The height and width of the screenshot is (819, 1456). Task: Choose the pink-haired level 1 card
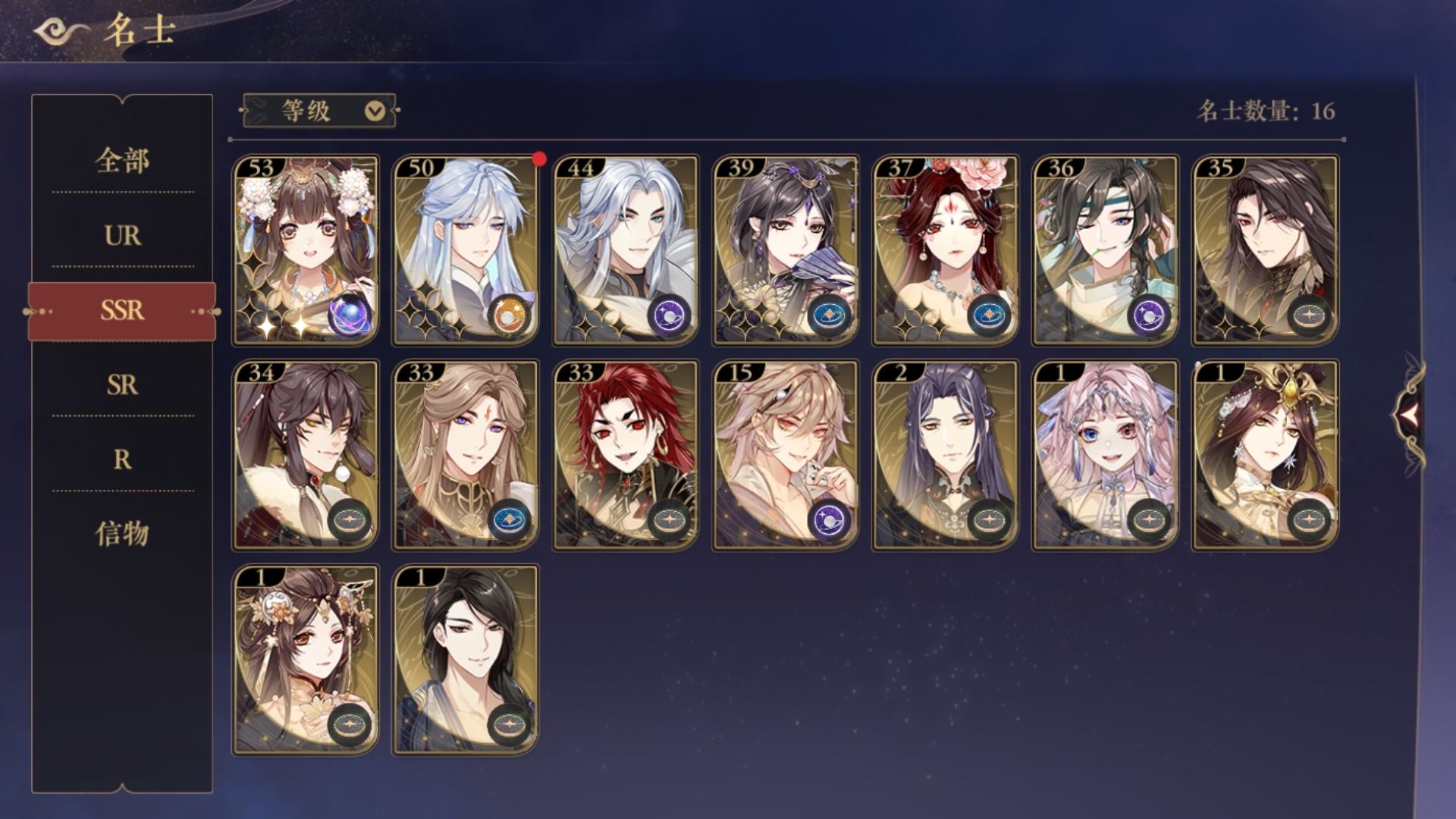tap(1105, 455)
